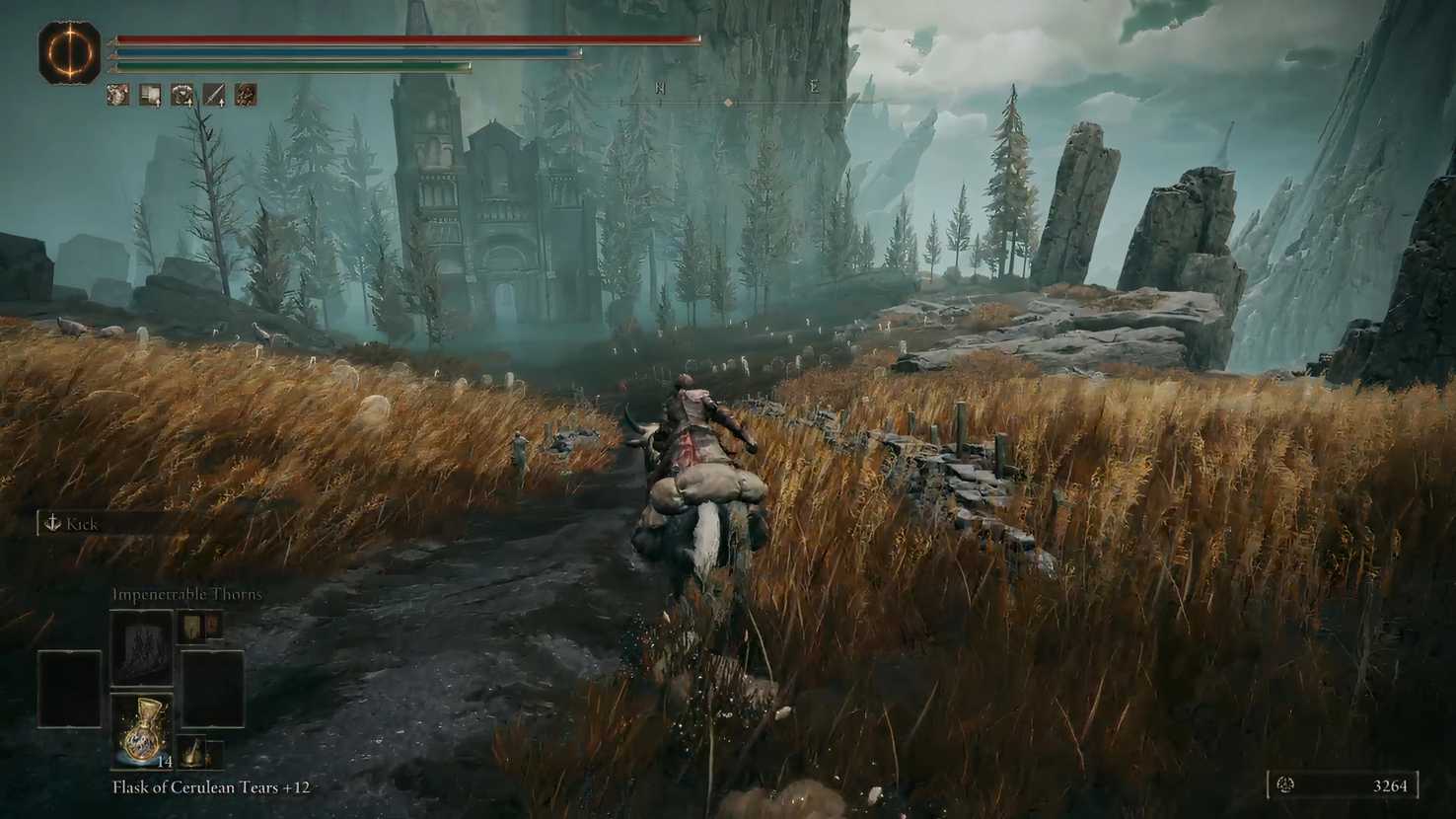Click the Flask of Cerulean Tears +12 label
The width and height of the screenshot is (1456, 819).
click(x=212, y=788)
